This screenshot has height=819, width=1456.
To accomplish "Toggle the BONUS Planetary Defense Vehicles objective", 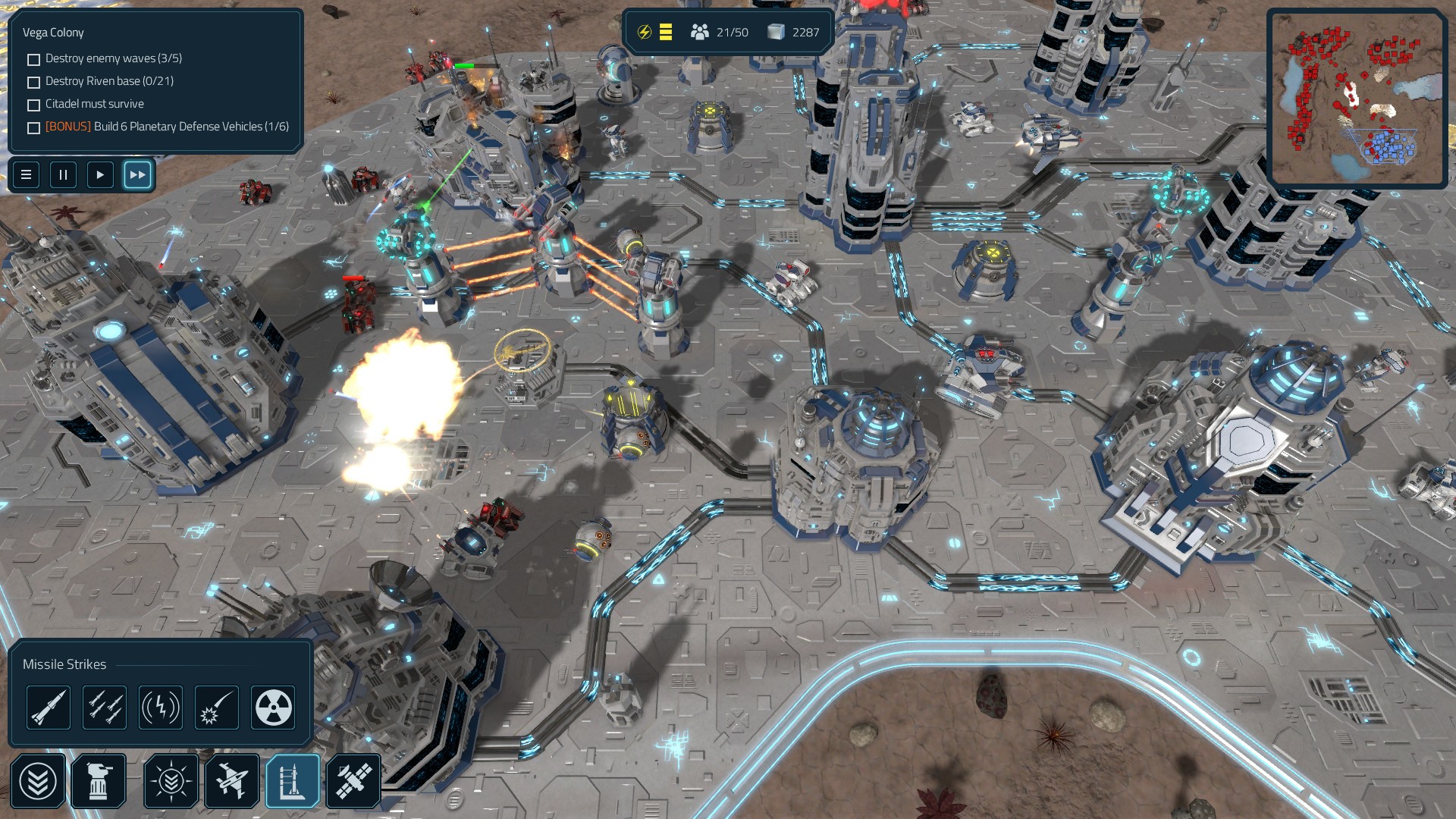I will 33,127.
